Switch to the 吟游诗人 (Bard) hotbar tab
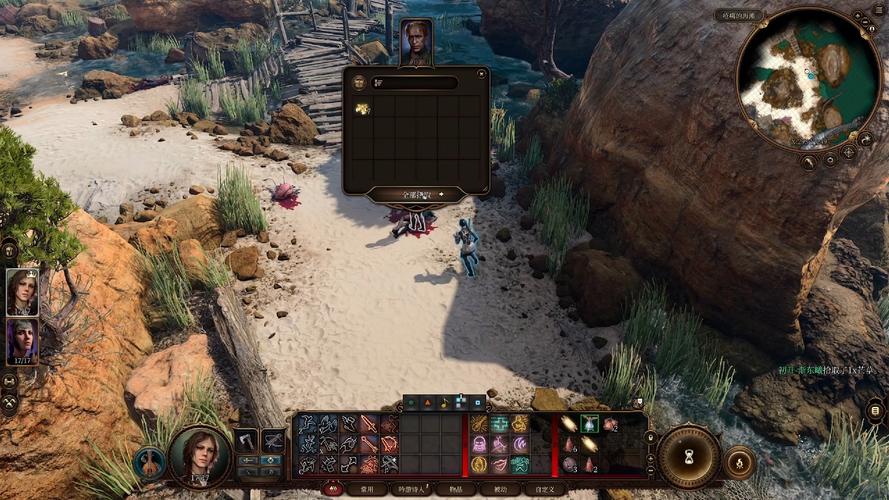 pyautogui.click(x=411, y=489)
